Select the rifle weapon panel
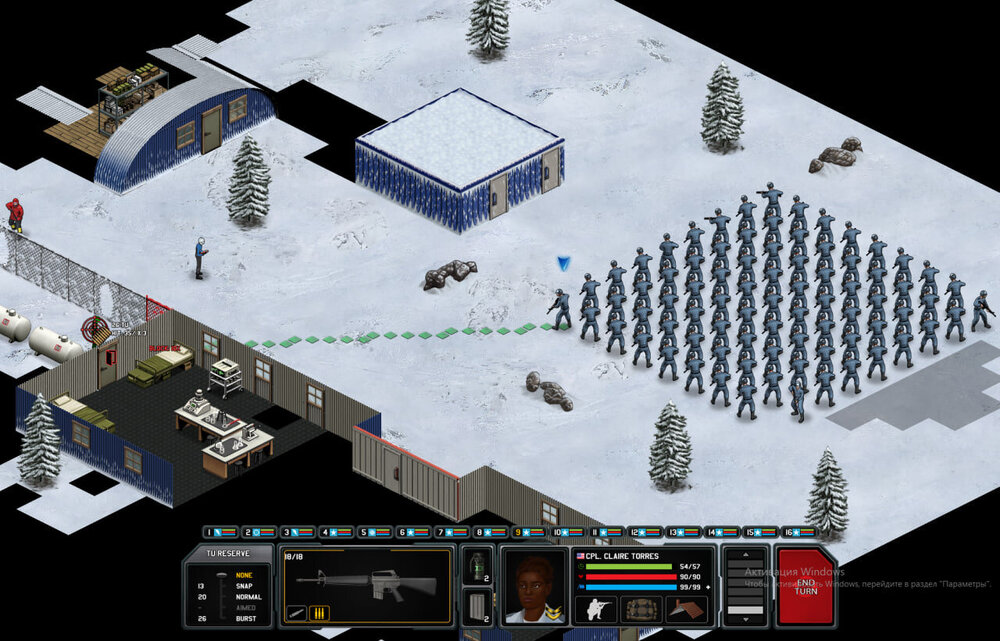Image resolution: width=1000 pixels, height=641 pixels. coord(366,583)
